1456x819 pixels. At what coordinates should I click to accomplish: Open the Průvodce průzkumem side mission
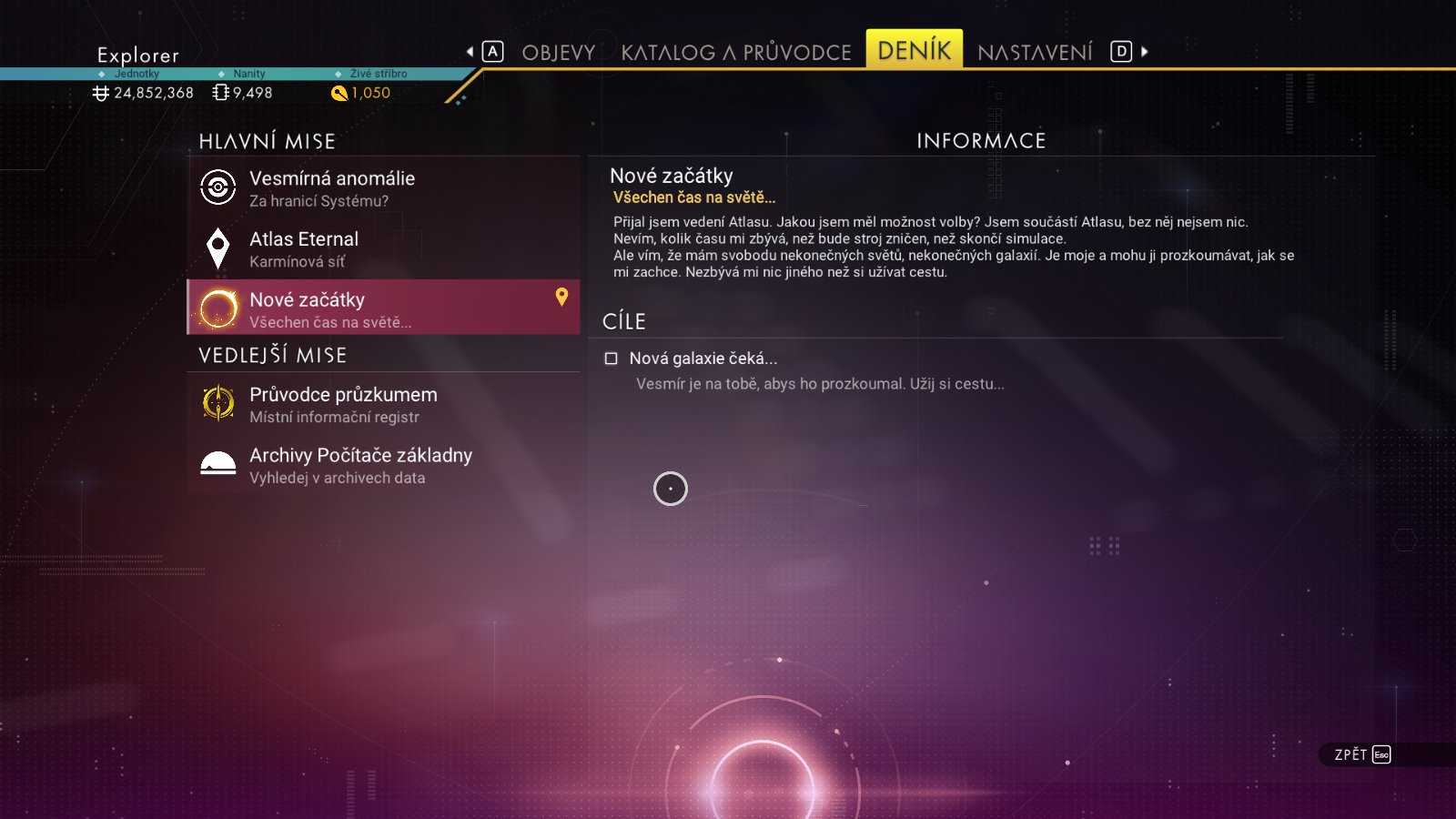tap(383, 404)
